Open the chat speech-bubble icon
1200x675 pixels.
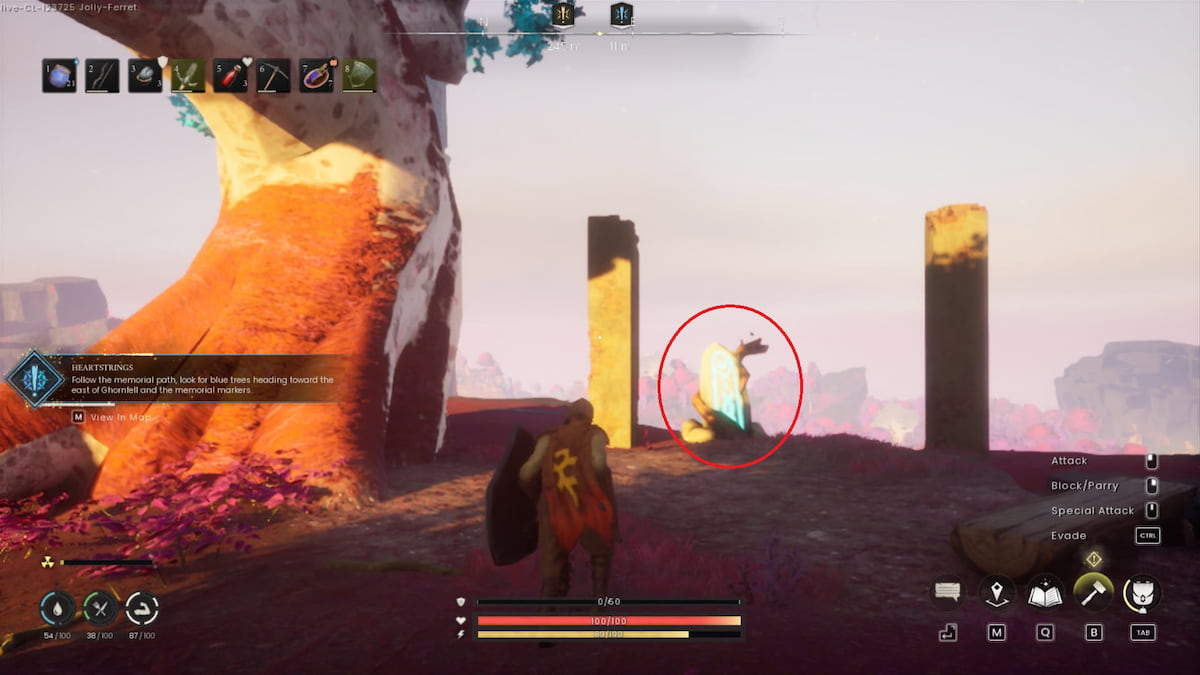click(947, 592)
